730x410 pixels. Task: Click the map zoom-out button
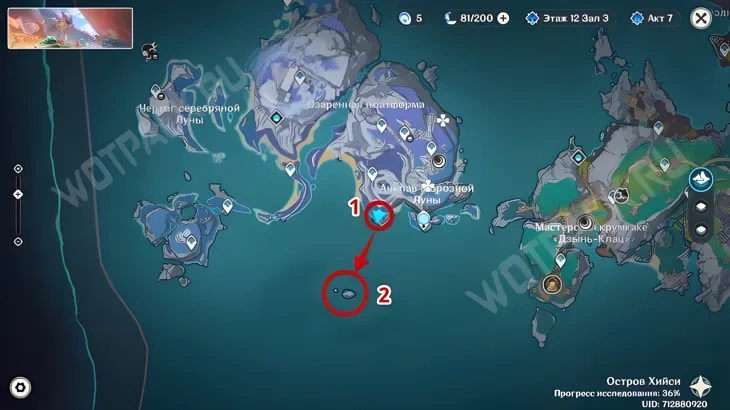point(18,241)
